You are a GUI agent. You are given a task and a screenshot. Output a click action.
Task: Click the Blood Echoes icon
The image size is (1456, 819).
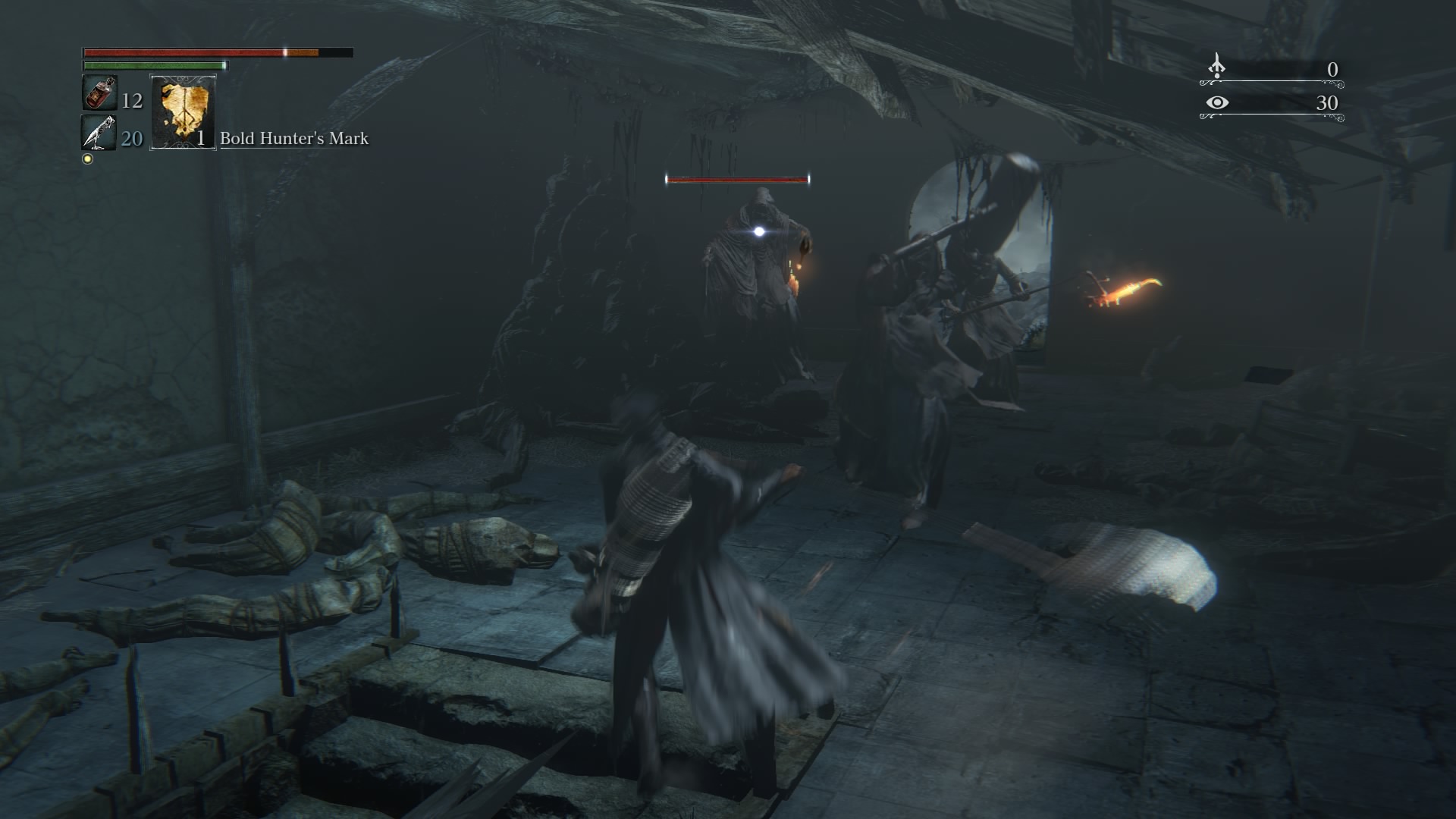coord(1216,67)
